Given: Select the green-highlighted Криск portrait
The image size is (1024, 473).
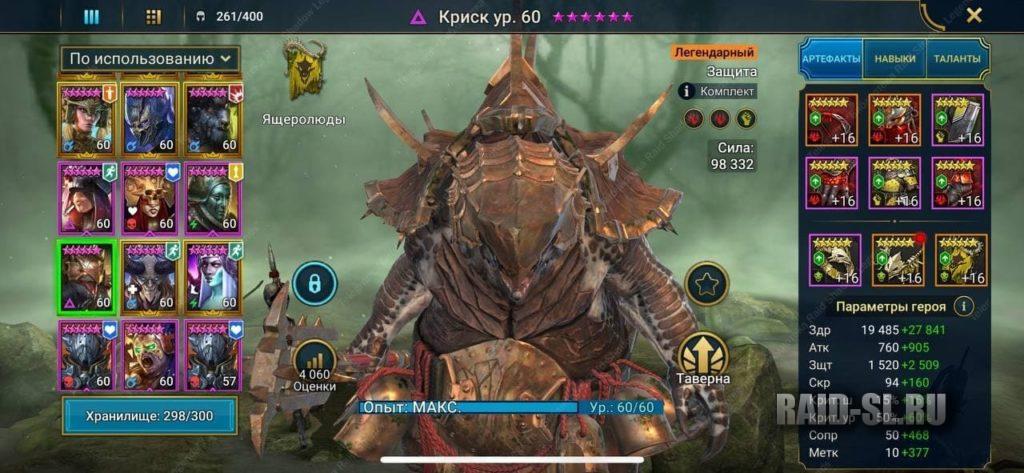Looking at the screenshot, I should pyautogui.click(x=88, y=278).
